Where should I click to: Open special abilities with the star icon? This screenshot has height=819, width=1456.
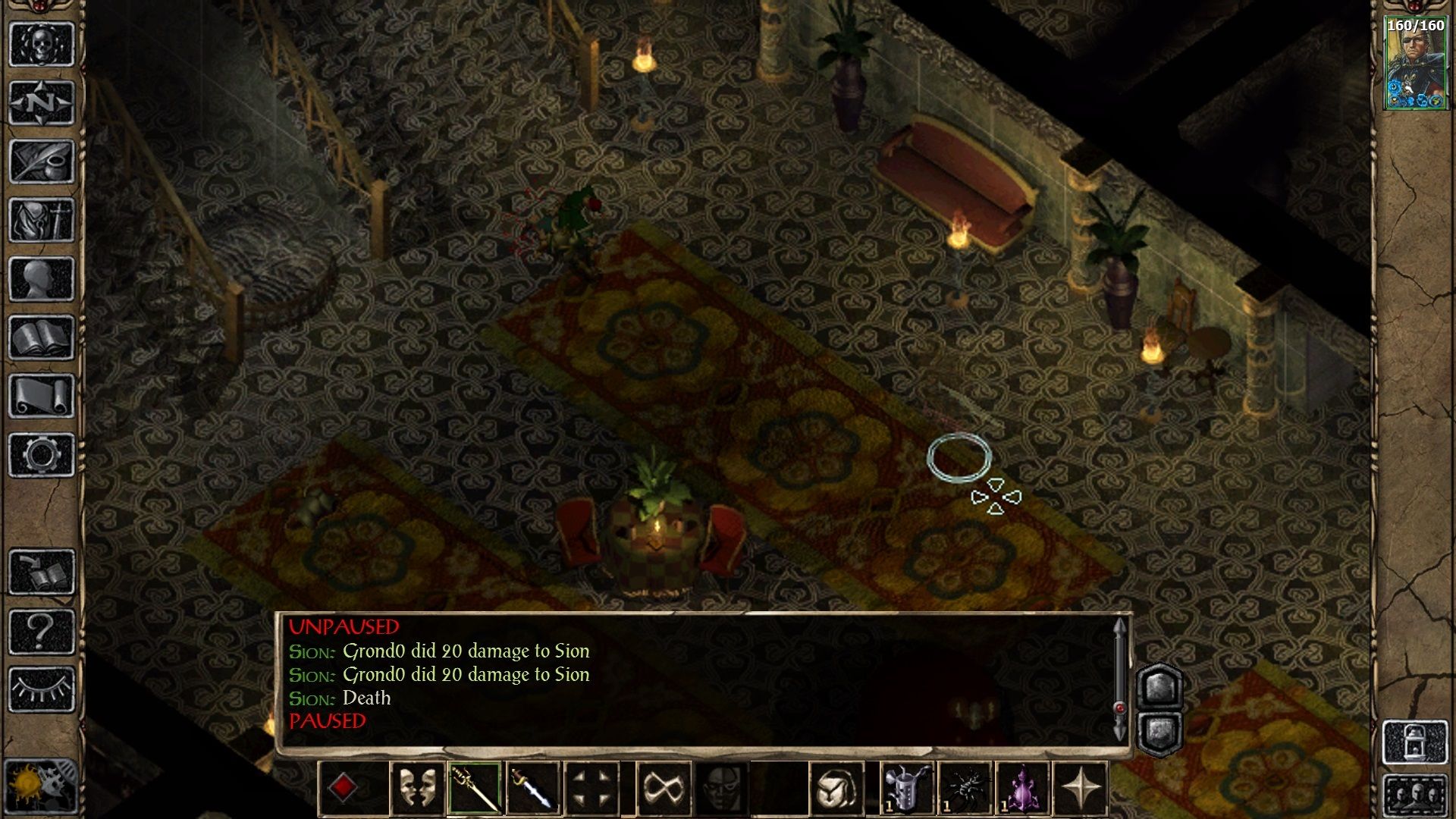click(1081, 788)
